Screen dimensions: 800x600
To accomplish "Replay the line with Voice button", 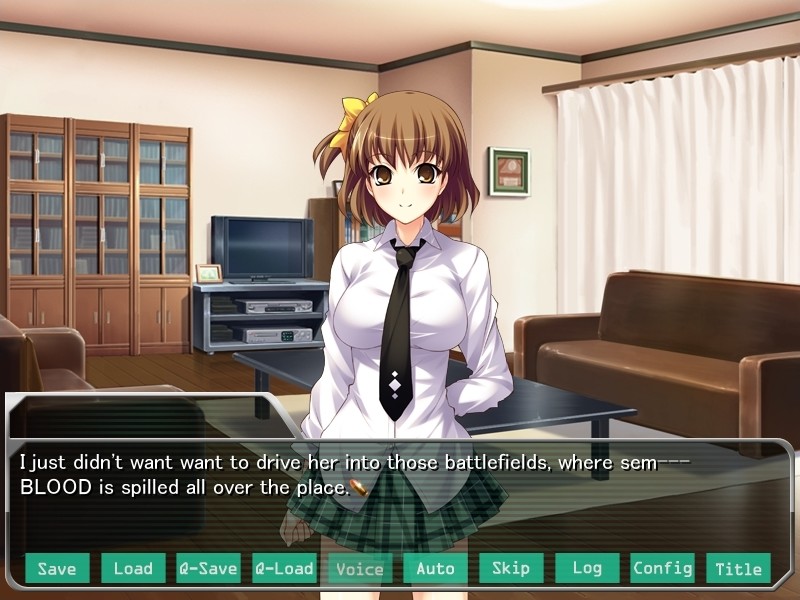I will click(x=360, y=568).
